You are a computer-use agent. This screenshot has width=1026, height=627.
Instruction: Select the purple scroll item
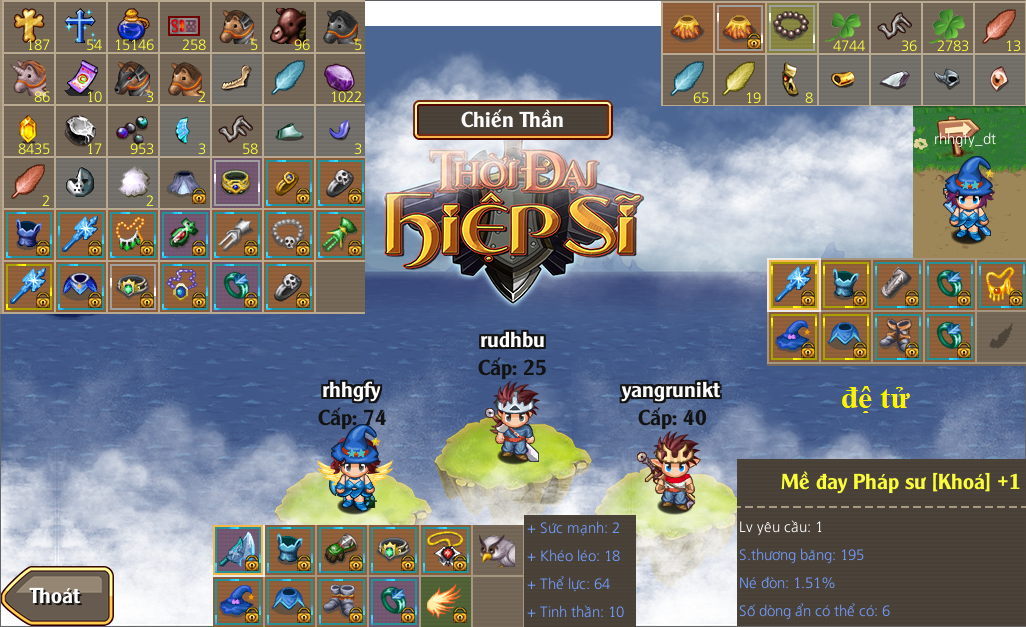point(82,79)
